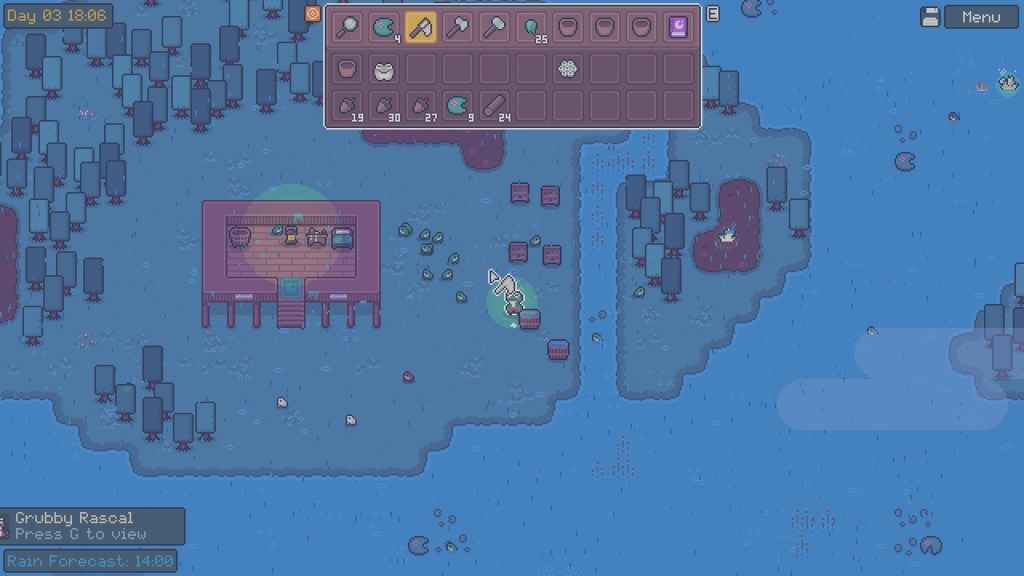Image resolution: width=1024 pixels, height=576 pixels.
Task: Open the Menu button
Action: coord(980,17)
